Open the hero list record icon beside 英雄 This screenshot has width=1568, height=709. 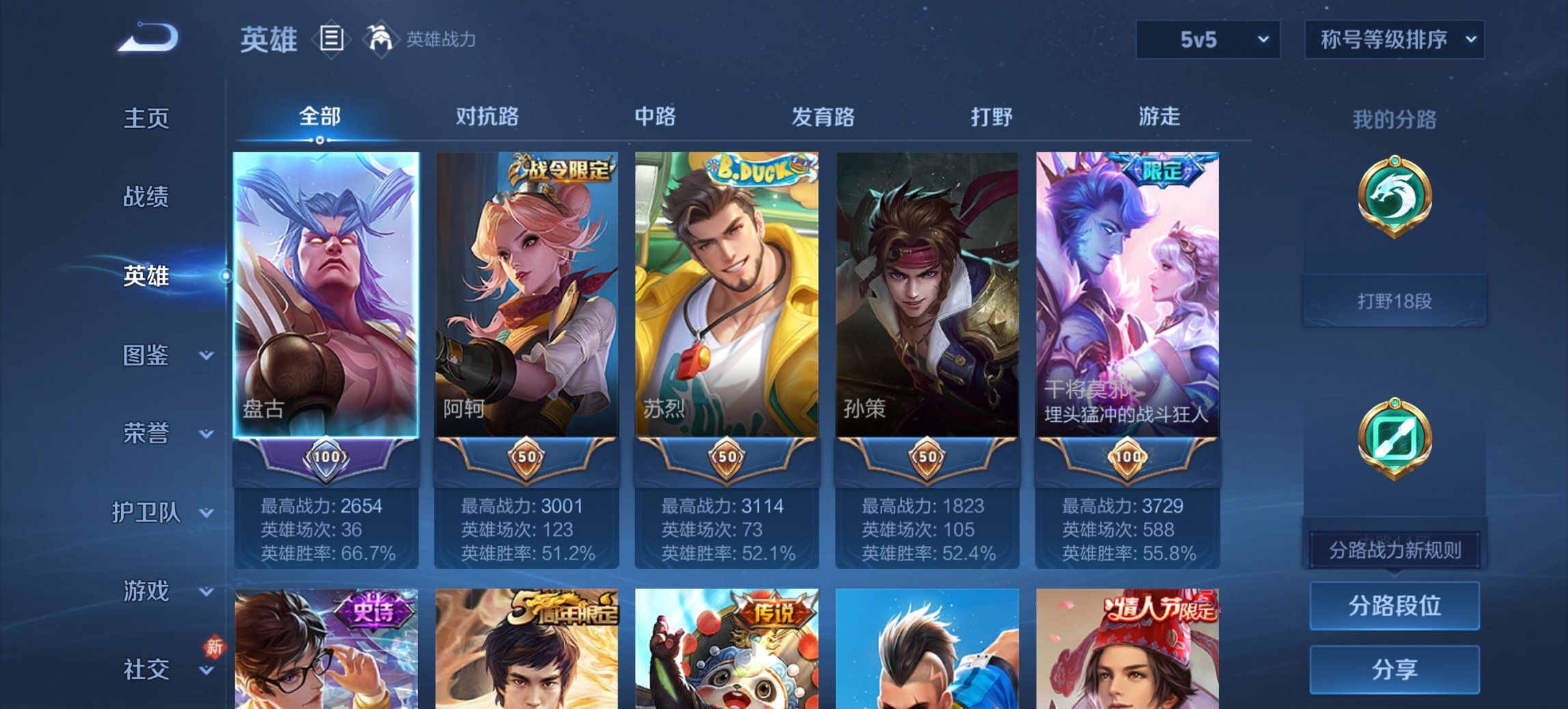pos(333,40)
